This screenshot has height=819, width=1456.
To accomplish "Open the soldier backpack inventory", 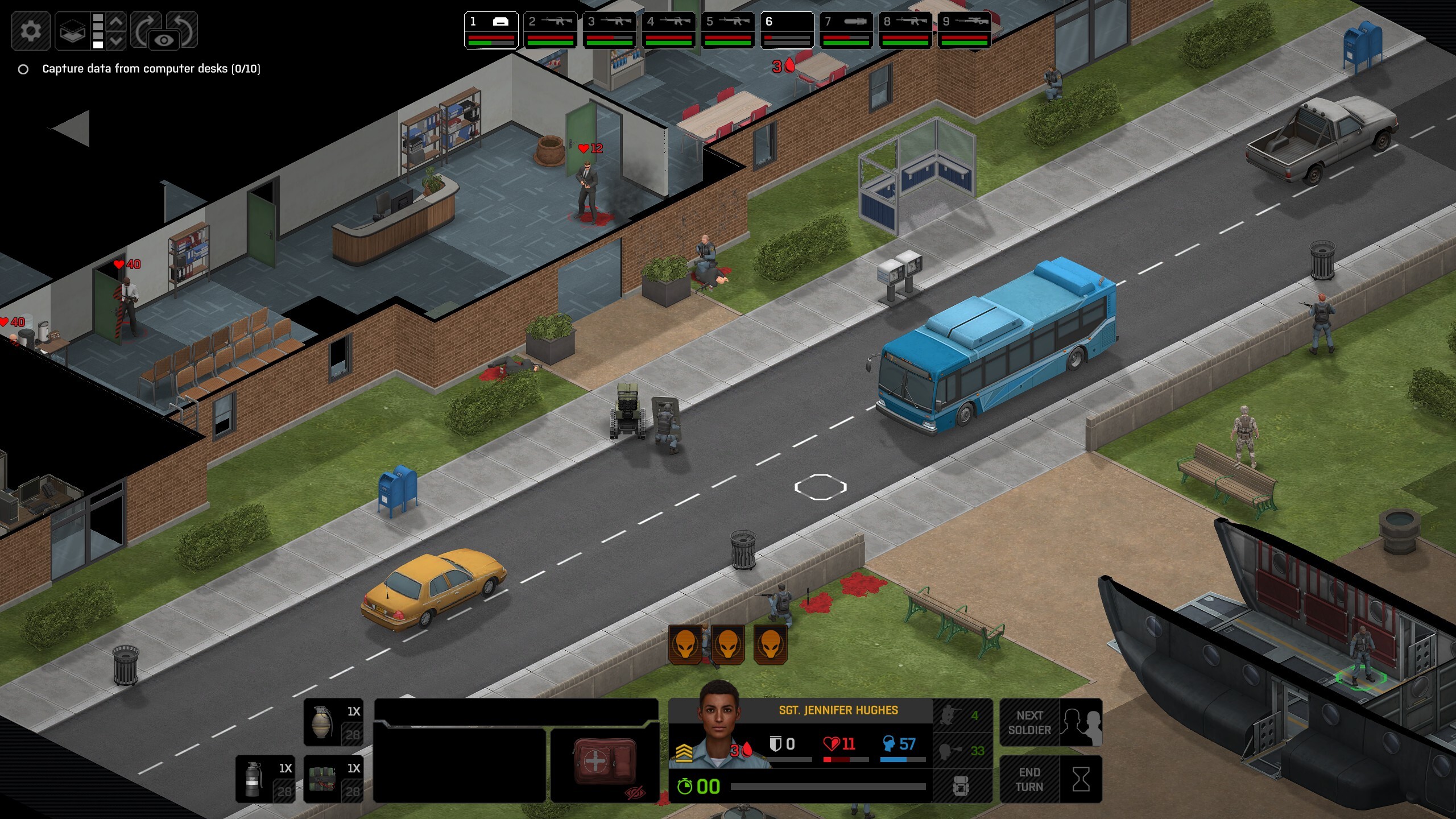I will point(962,787).
